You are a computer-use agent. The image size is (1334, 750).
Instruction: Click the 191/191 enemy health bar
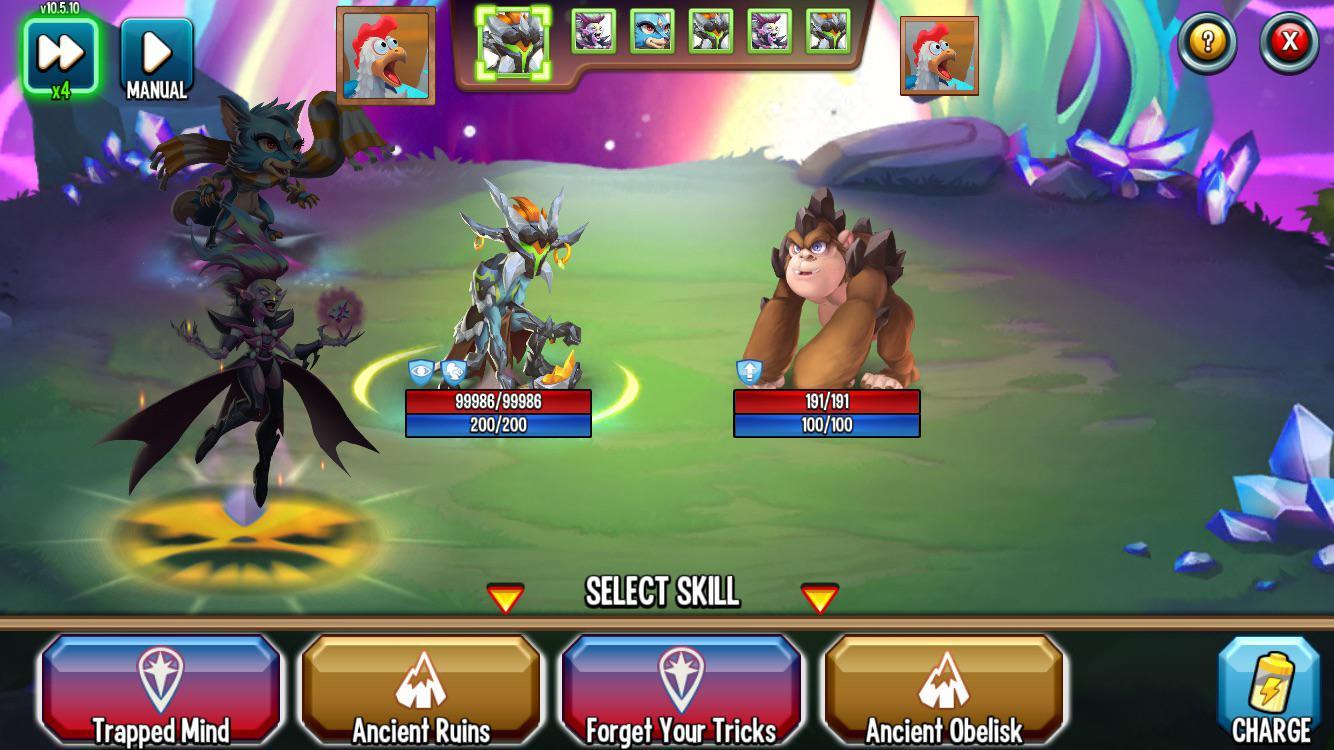[x=825, y=400]
